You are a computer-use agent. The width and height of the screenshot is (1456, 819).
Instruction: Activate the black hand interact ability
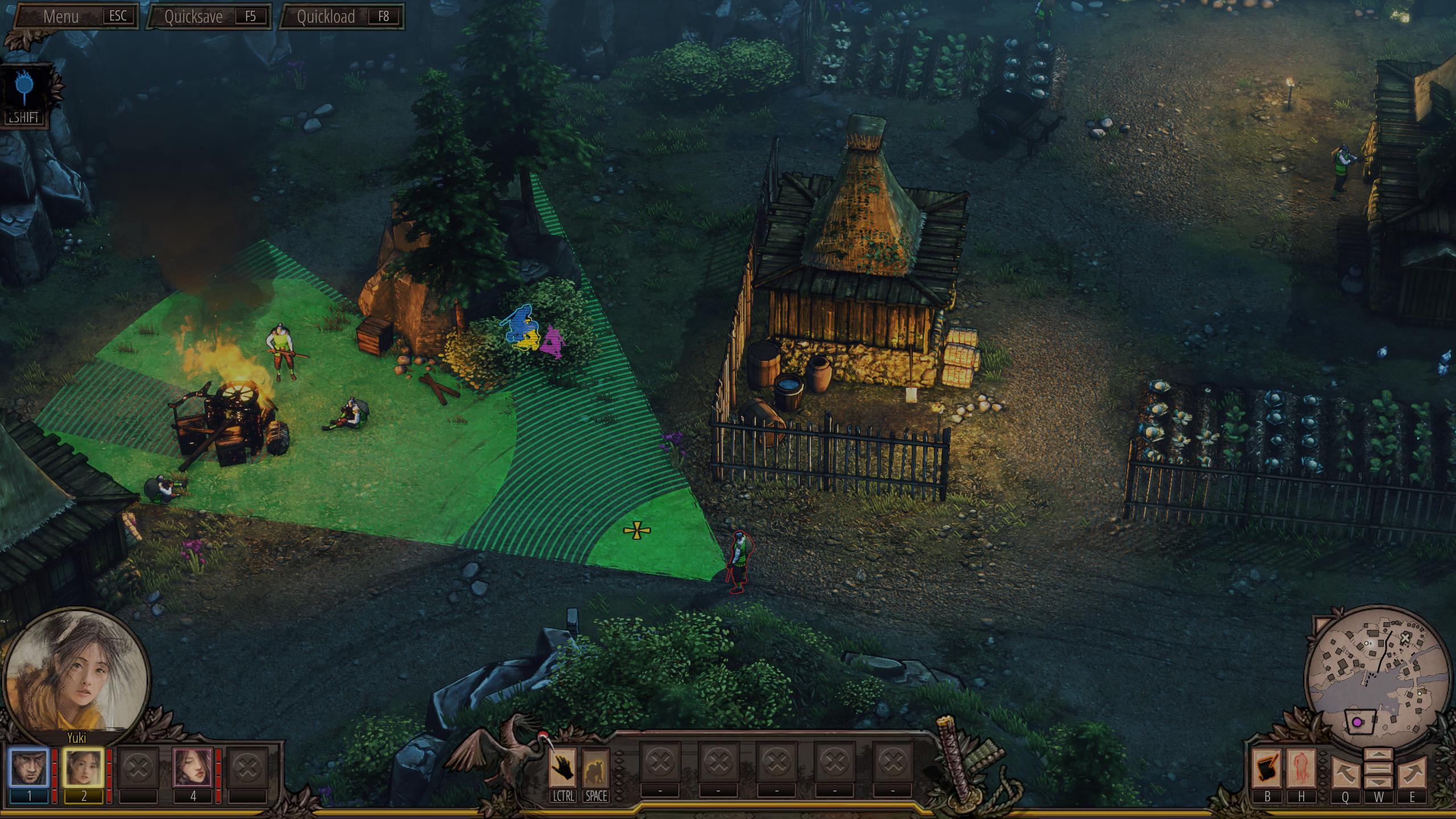point(563,768)
